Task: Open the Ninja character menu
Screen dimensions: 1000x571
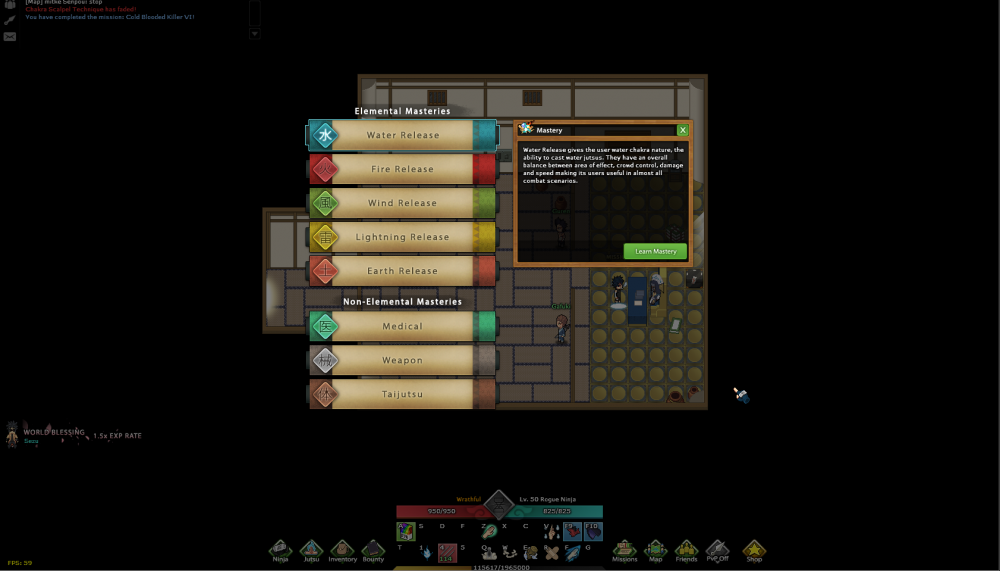Action: [x=280, y=549]
